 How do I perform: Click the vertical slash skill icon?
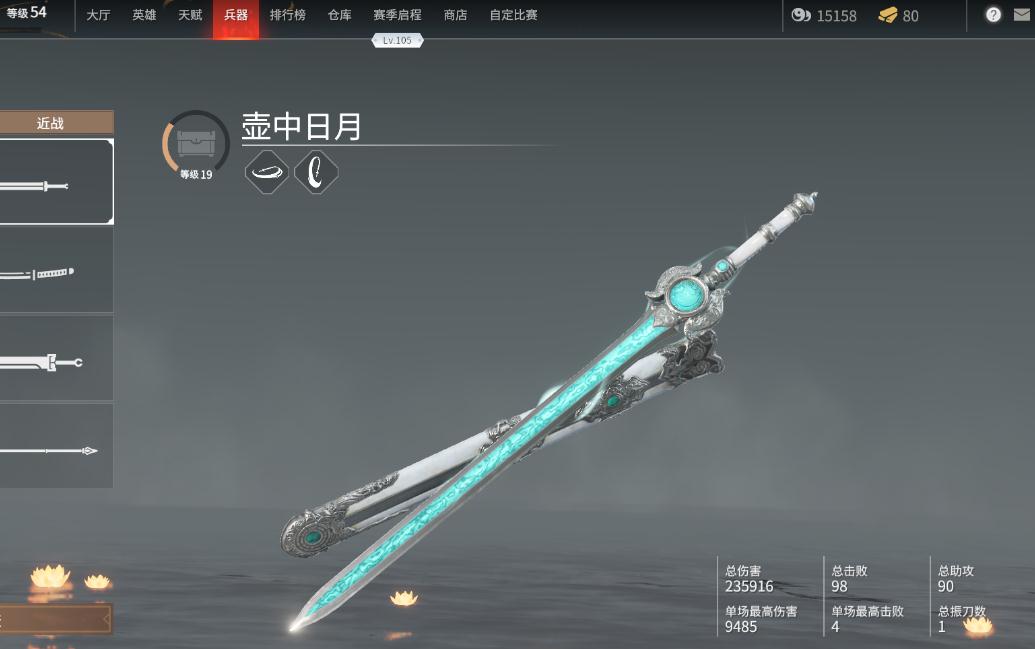click(x=316, y=172)
